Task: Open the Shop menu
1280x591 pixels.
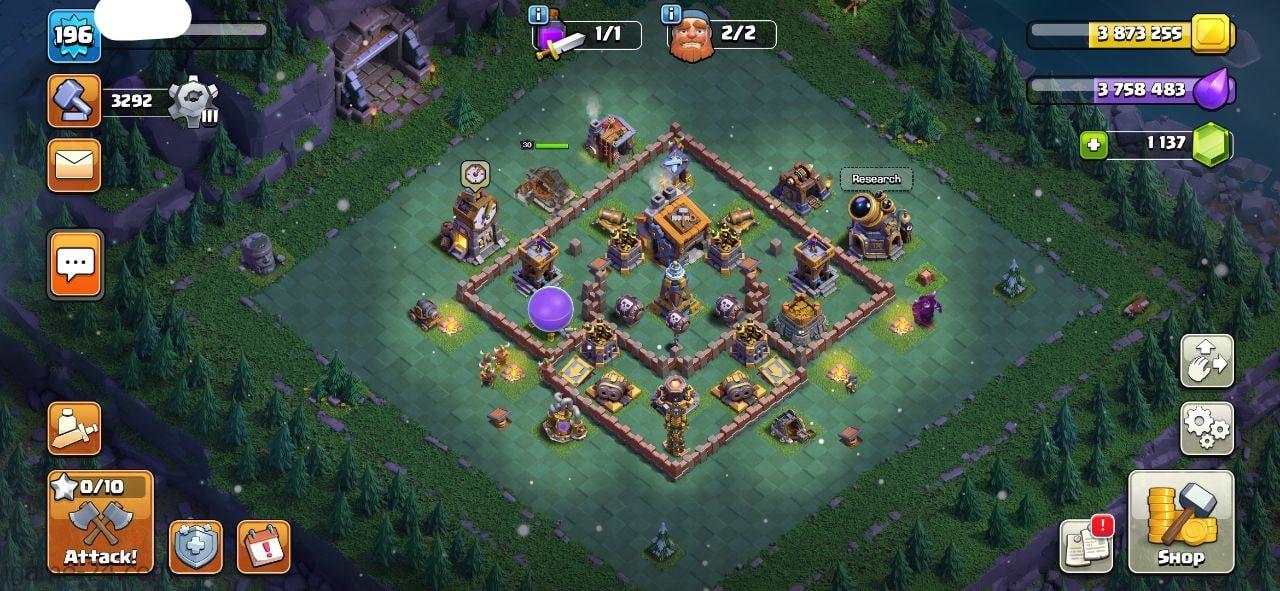Action: click(x=1180, y=521)
